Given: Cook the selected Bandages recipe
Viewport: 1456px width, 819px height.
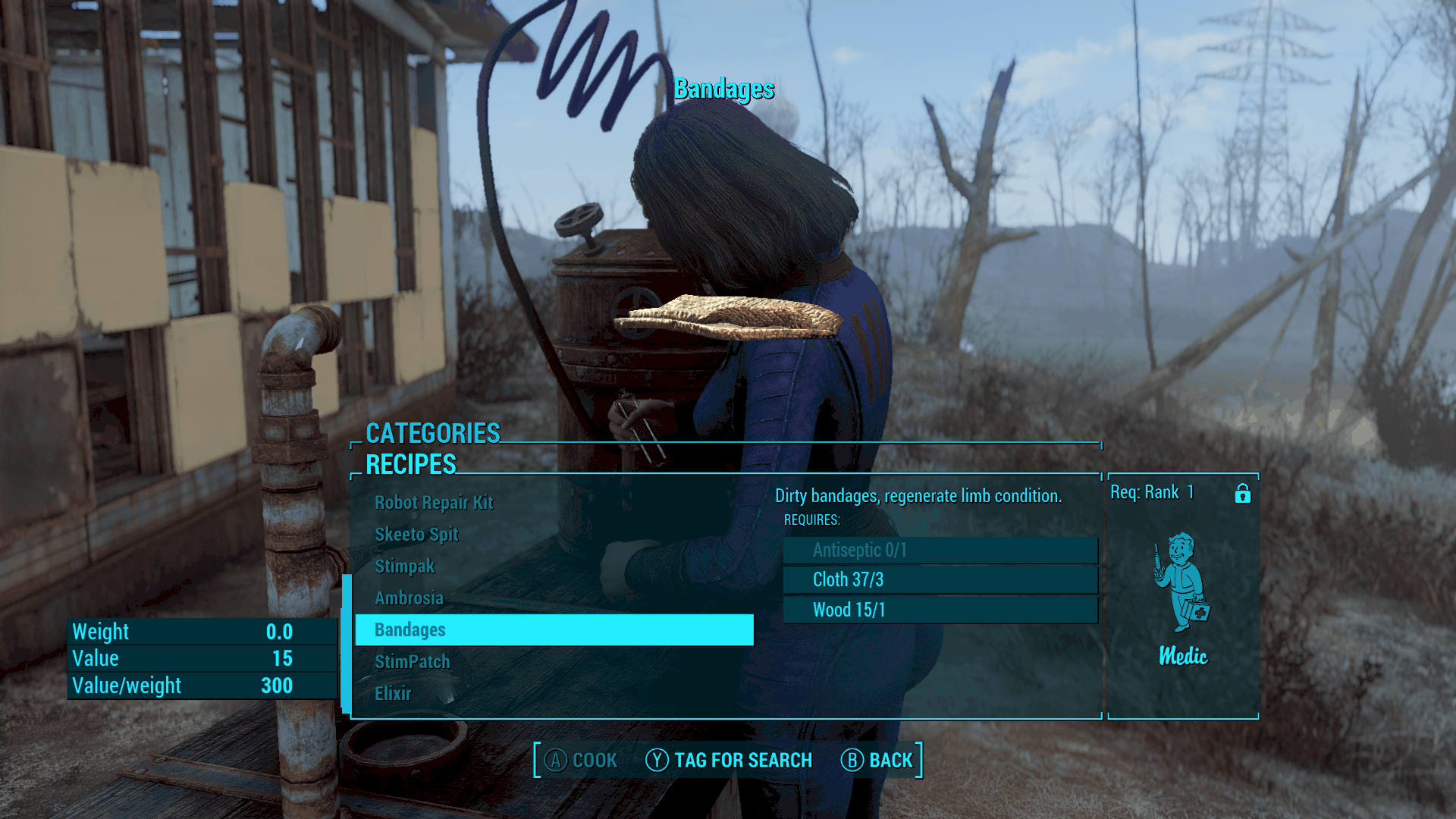Looking at the screenshot, I should tap(581, 761).
